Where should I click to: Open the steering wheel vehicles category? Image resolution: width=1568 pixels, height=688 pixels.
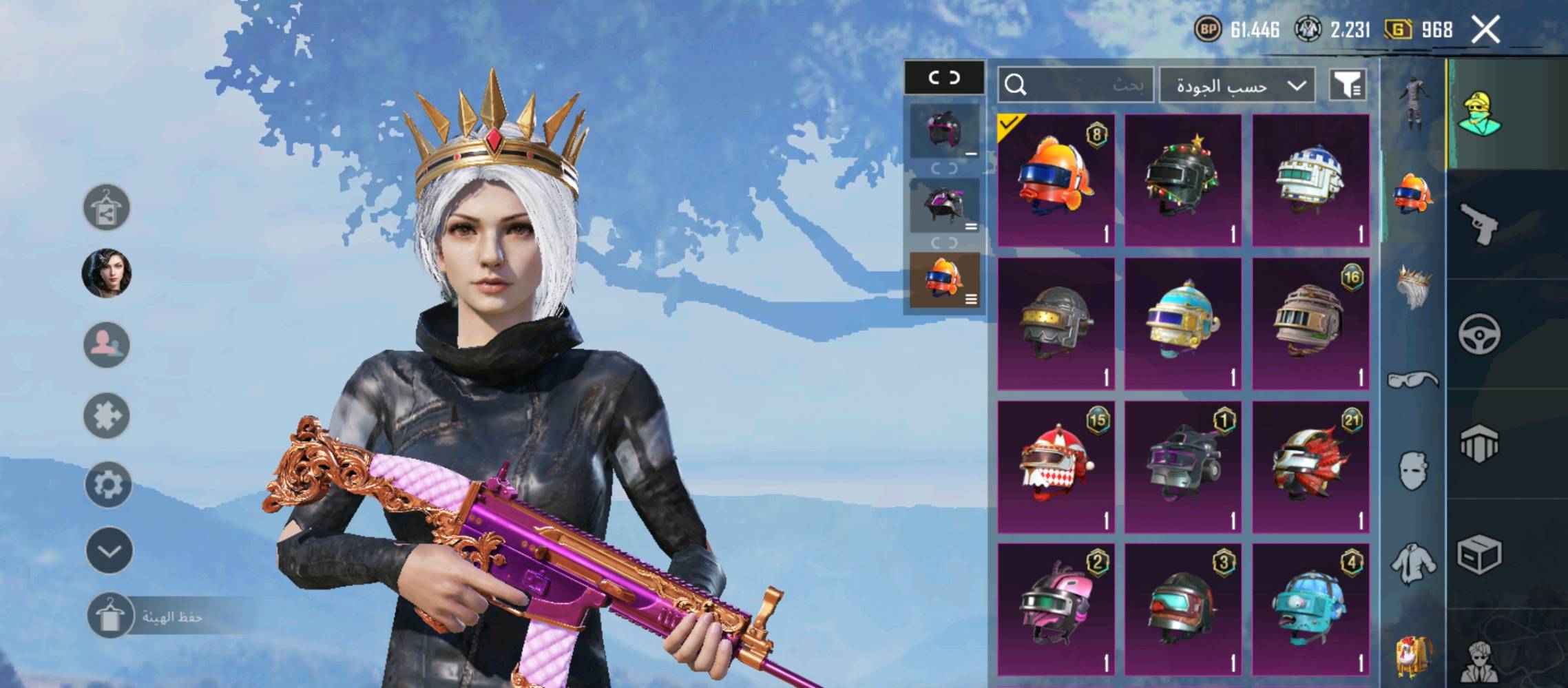click(1478, 334)
